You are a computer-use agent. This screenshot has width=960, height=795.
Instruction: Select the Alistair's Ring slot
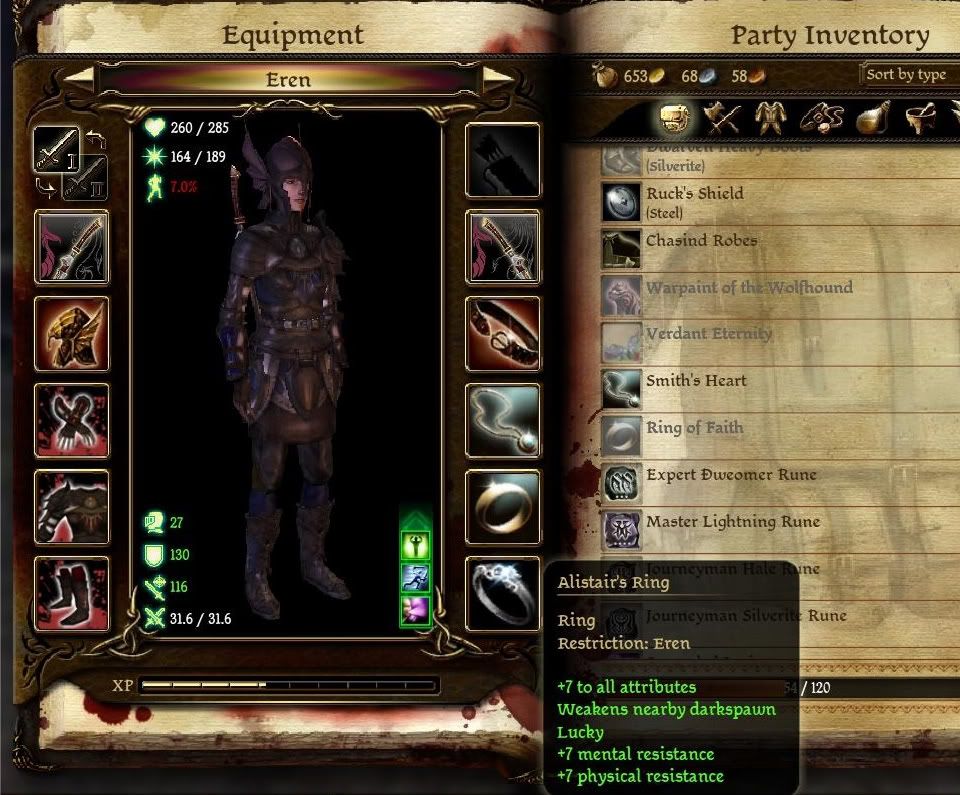pyautogui.click(x=503, y=593)
